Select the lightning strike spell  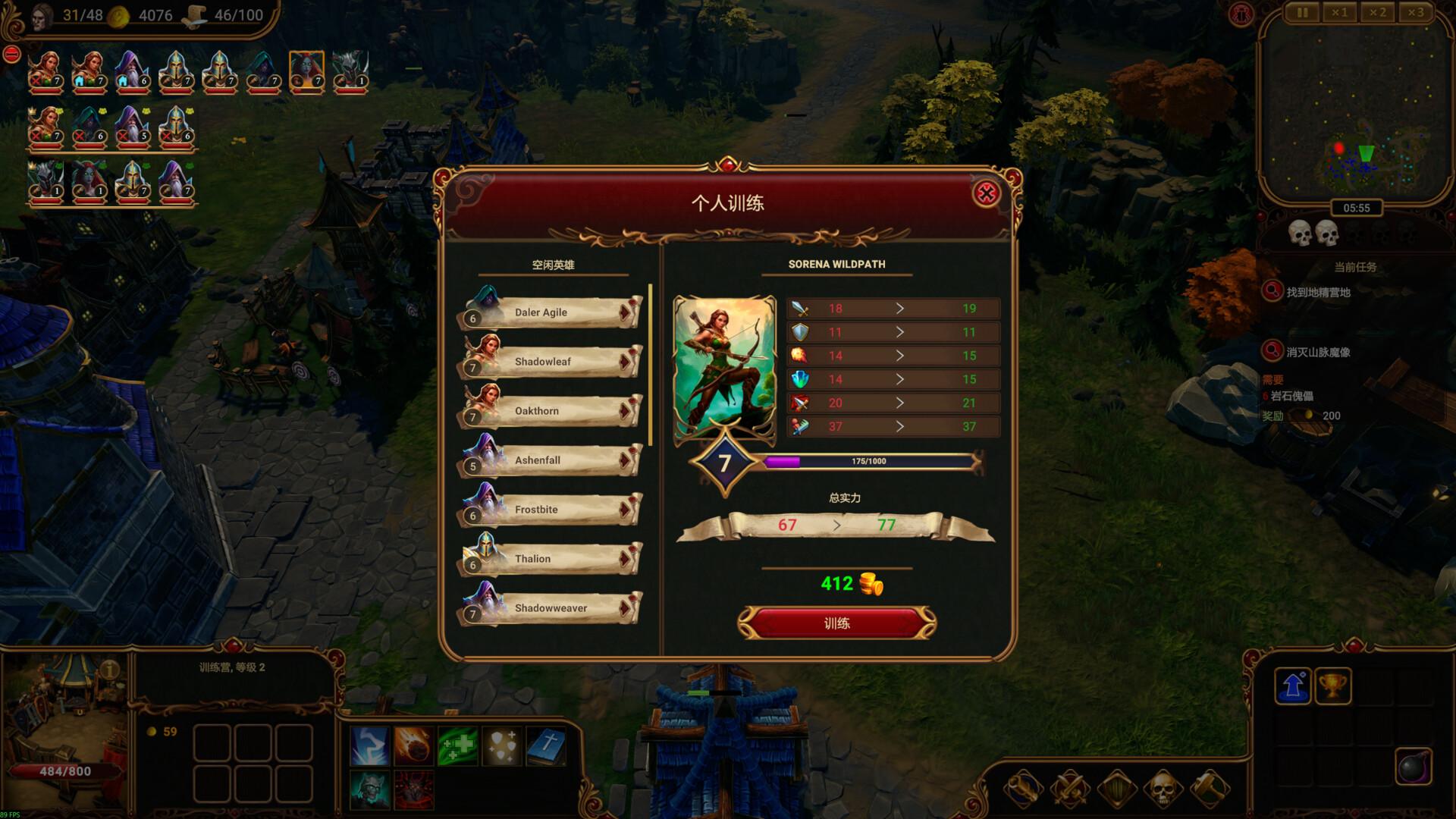370,745
